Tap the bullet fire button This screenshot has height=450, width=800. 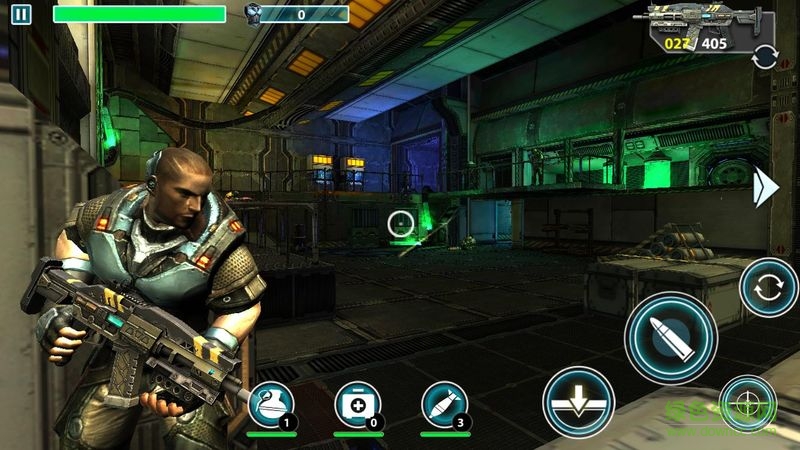(671, 337)
